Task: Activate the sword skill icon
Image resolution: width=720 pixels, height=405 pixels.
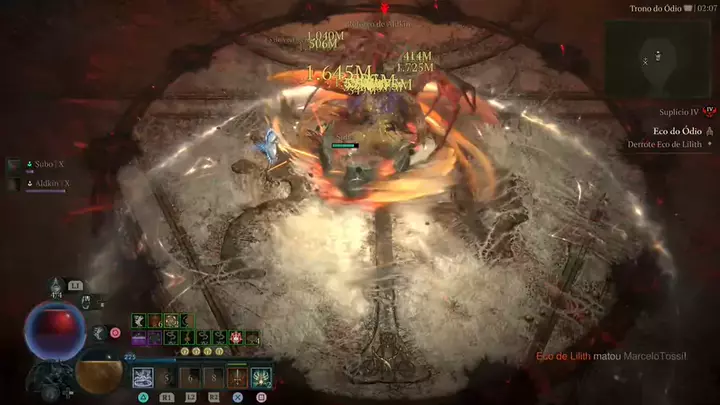Action: click(239, 378)
